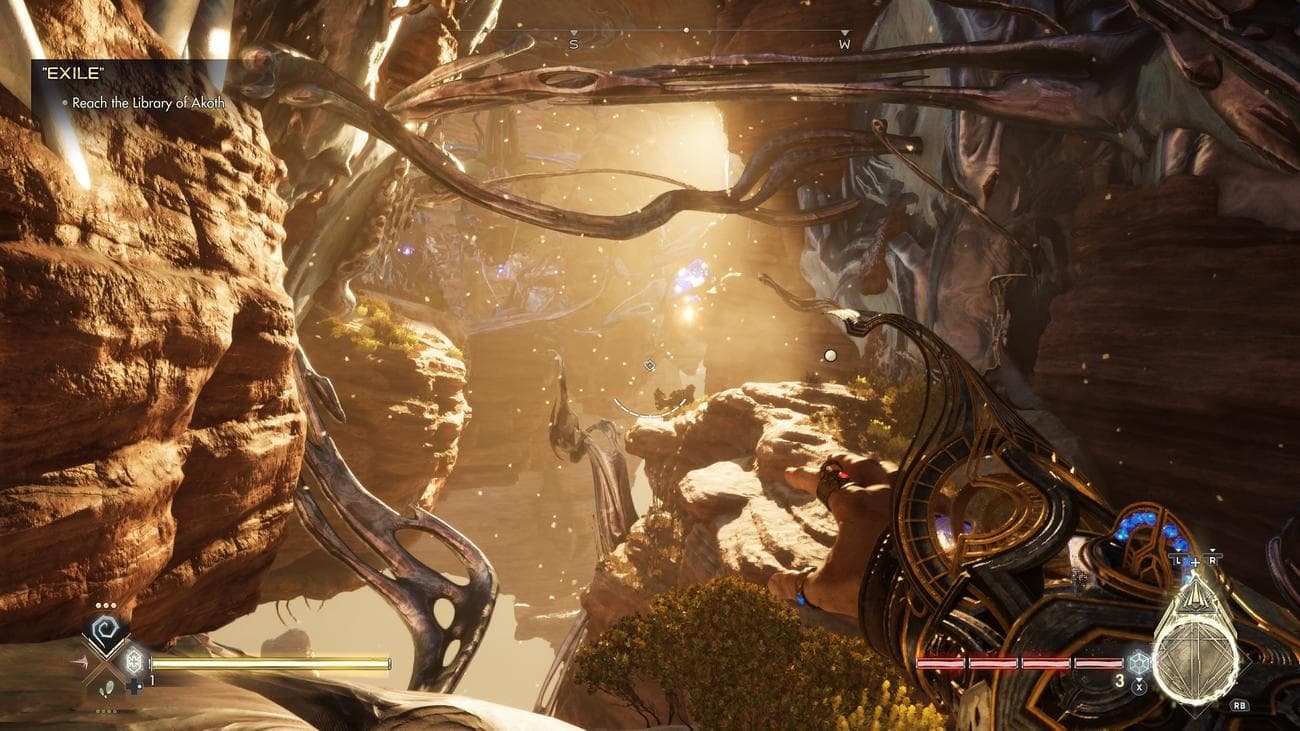Toggle the R stick prompt
Image resolution: width=1300 pixels, height=731 pixels.
click(x=1212, y=560)
